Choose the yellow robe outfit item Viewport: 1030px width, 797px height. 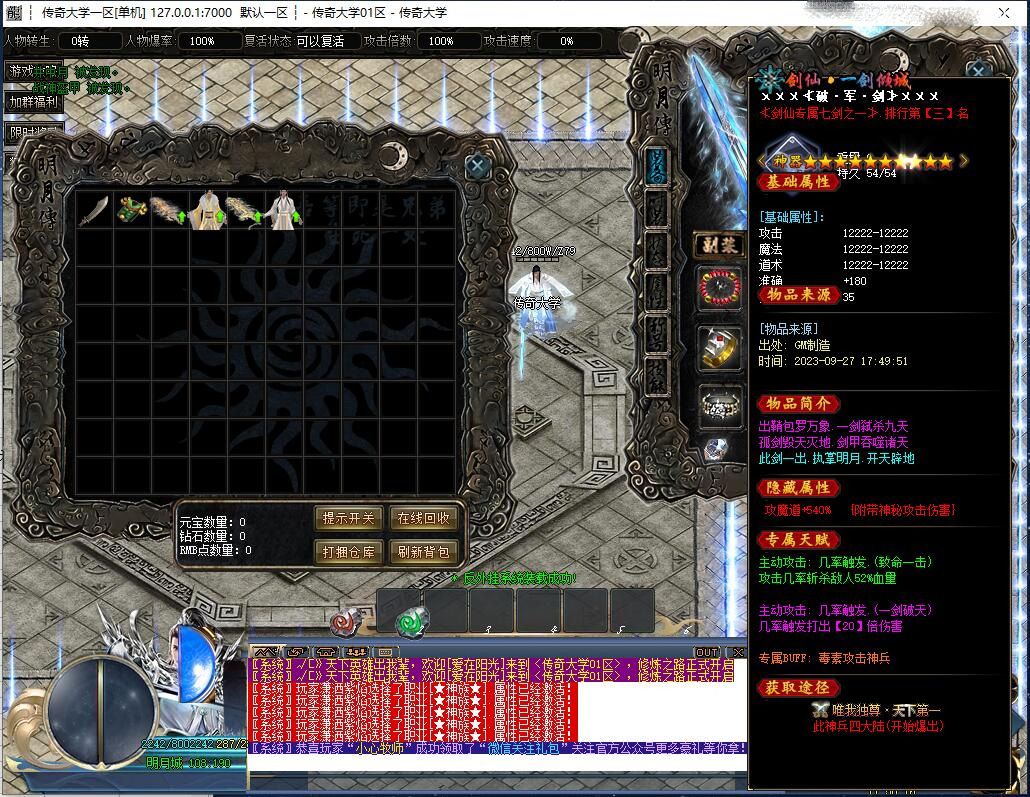[207, 210]
